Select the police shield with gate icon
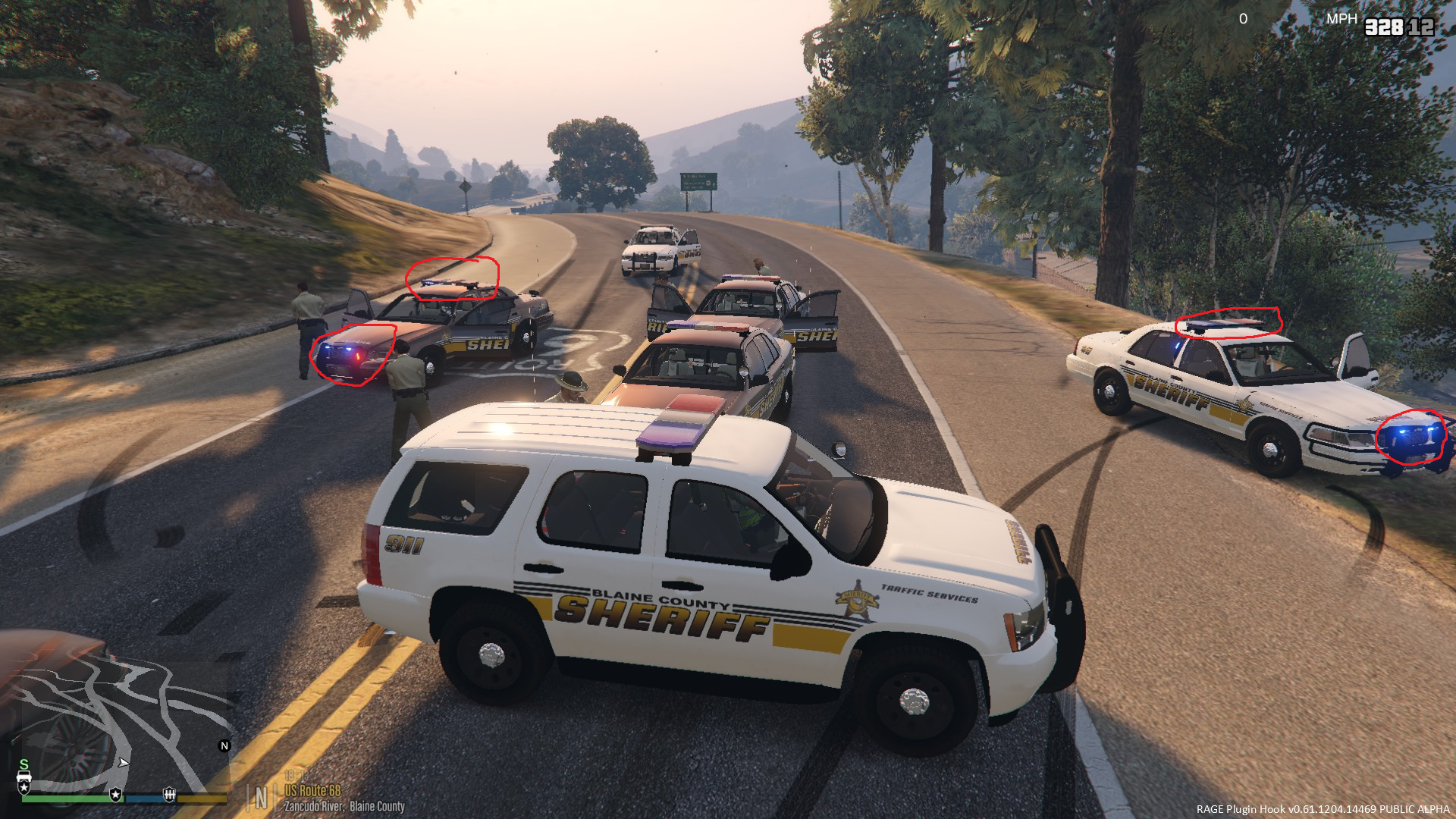Viewport: 1456px width, 819px height. click(x=169, y=795)
